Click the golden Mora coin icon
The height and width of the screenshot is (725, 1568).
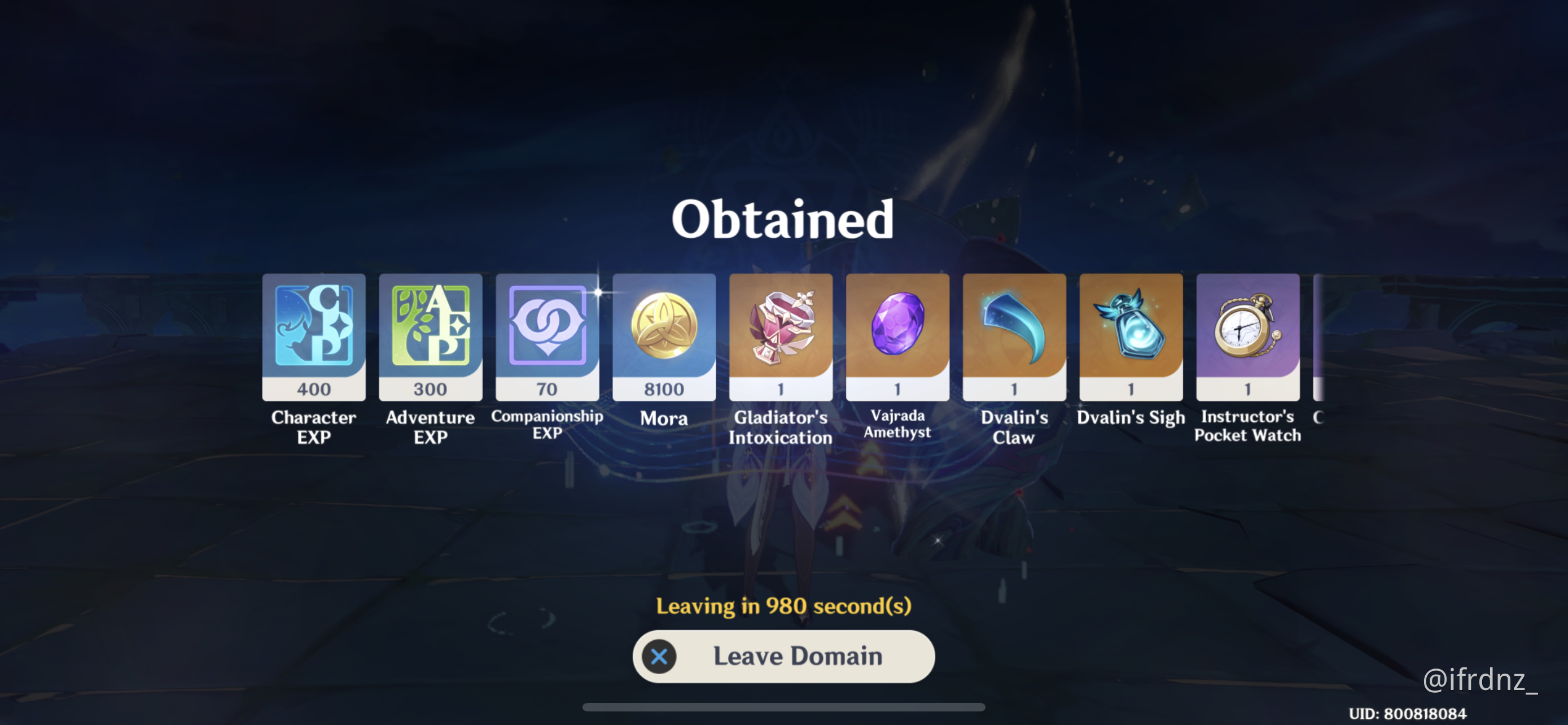pos(663,326)
